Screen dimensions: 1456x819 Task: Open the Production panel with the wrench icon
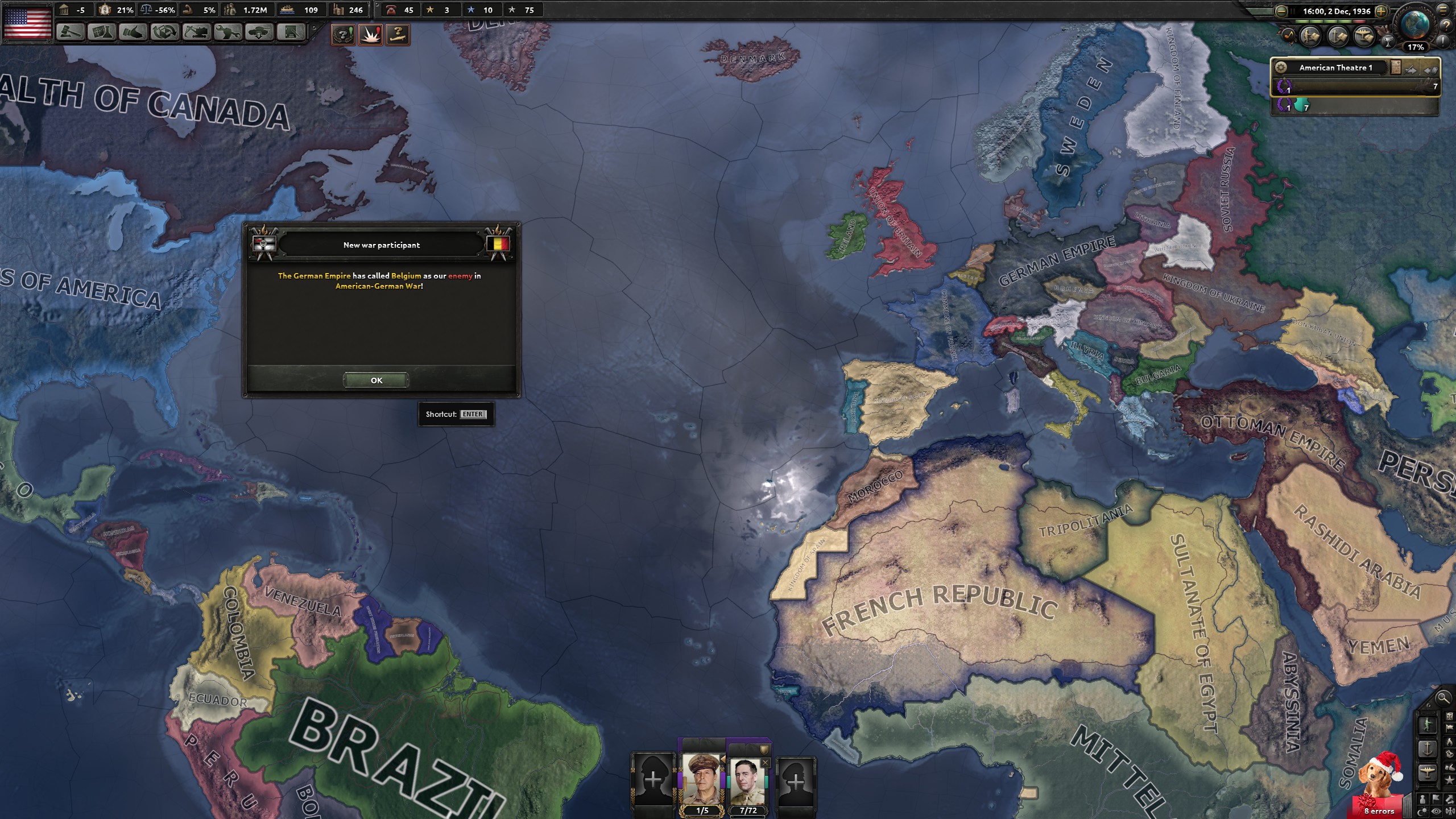click(x=229, y=32)
